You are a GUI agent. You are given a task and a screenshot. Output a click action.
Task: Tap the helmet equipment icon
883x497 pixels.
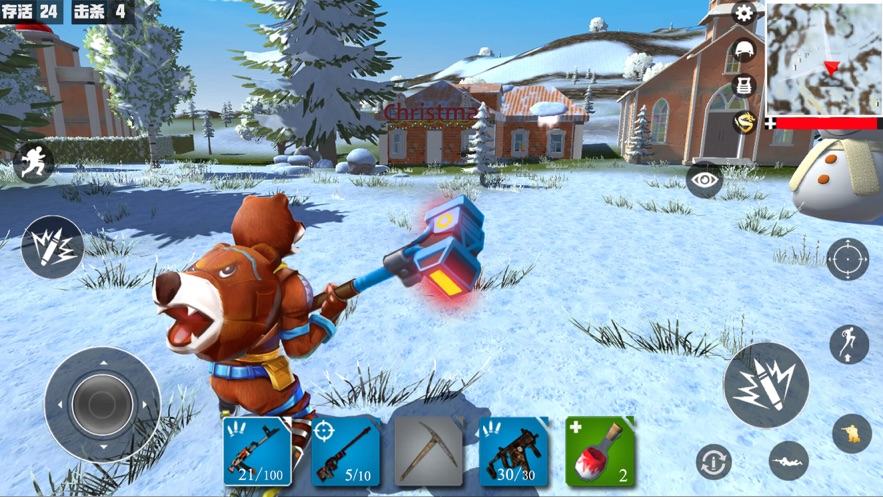(744, 50)
